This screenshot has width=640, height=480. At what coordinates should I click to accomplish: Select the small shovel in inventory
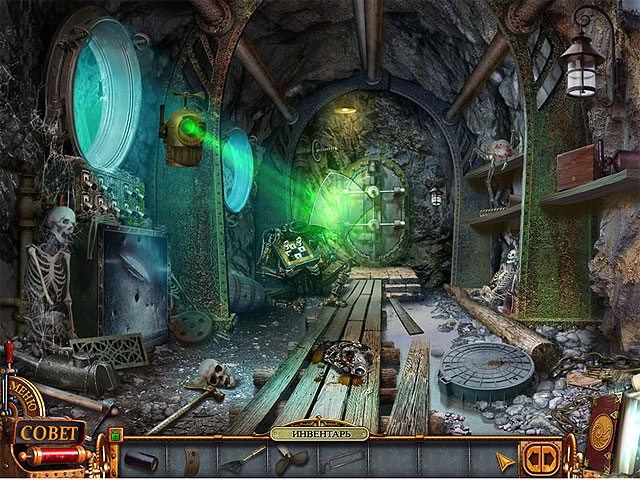240,460
